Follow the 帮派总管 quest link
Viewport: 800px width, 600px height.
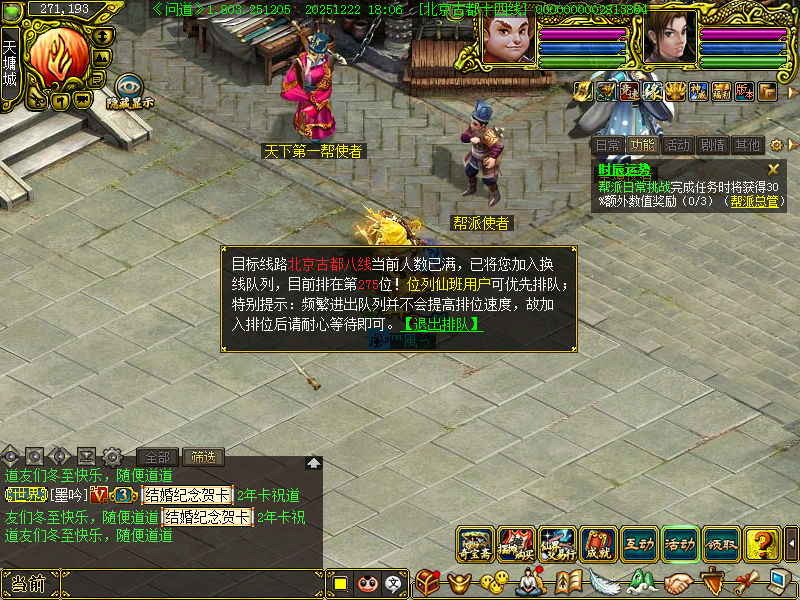[755, 201]
